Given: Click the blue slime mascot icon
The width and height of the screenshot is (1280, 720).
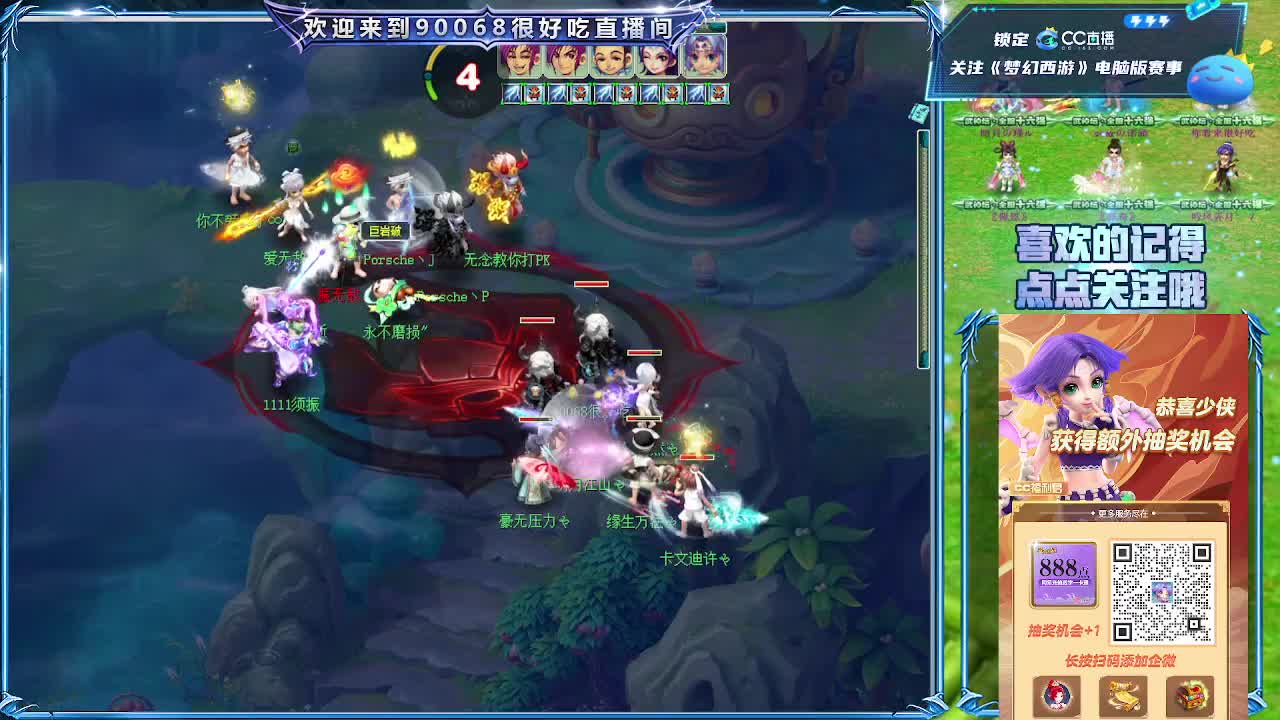Looking at the screenshot, I should point(1222,80).
